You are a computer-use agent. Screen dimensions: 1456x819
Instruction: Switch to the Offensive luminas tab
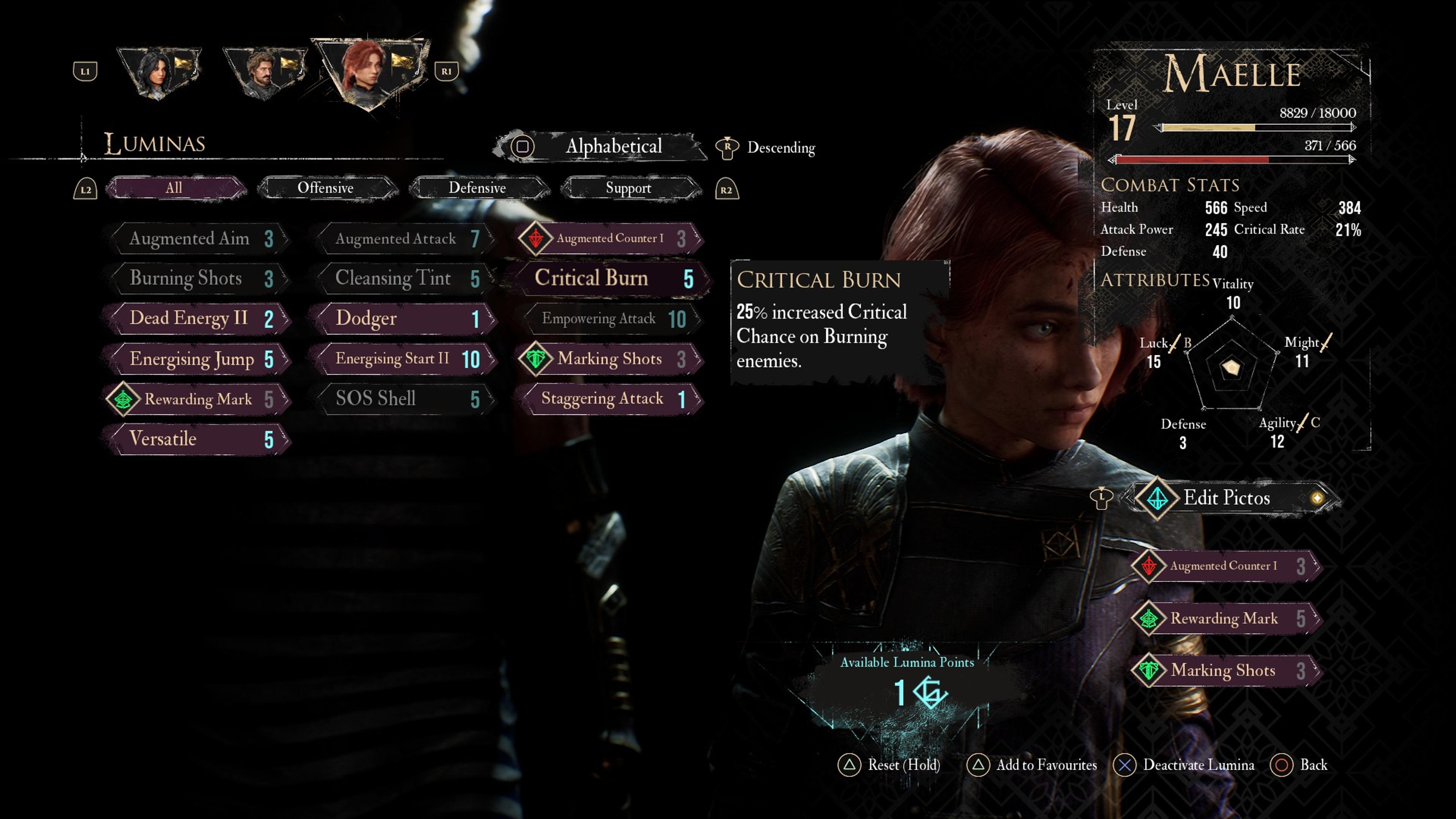click(x=326, y=188)
